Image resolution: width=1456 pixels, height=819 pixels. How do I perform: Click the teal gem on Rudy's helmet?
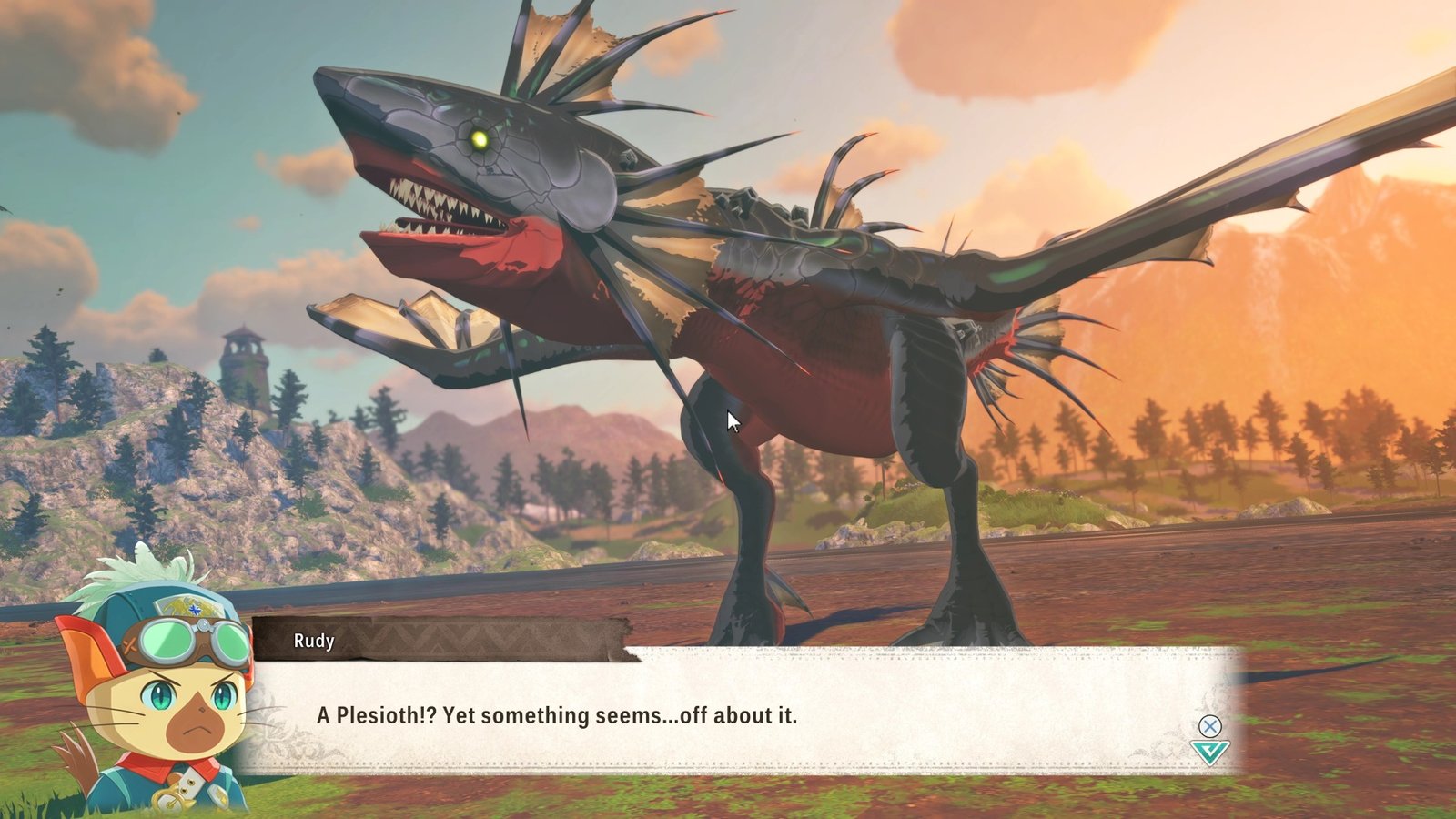[194, 610]
